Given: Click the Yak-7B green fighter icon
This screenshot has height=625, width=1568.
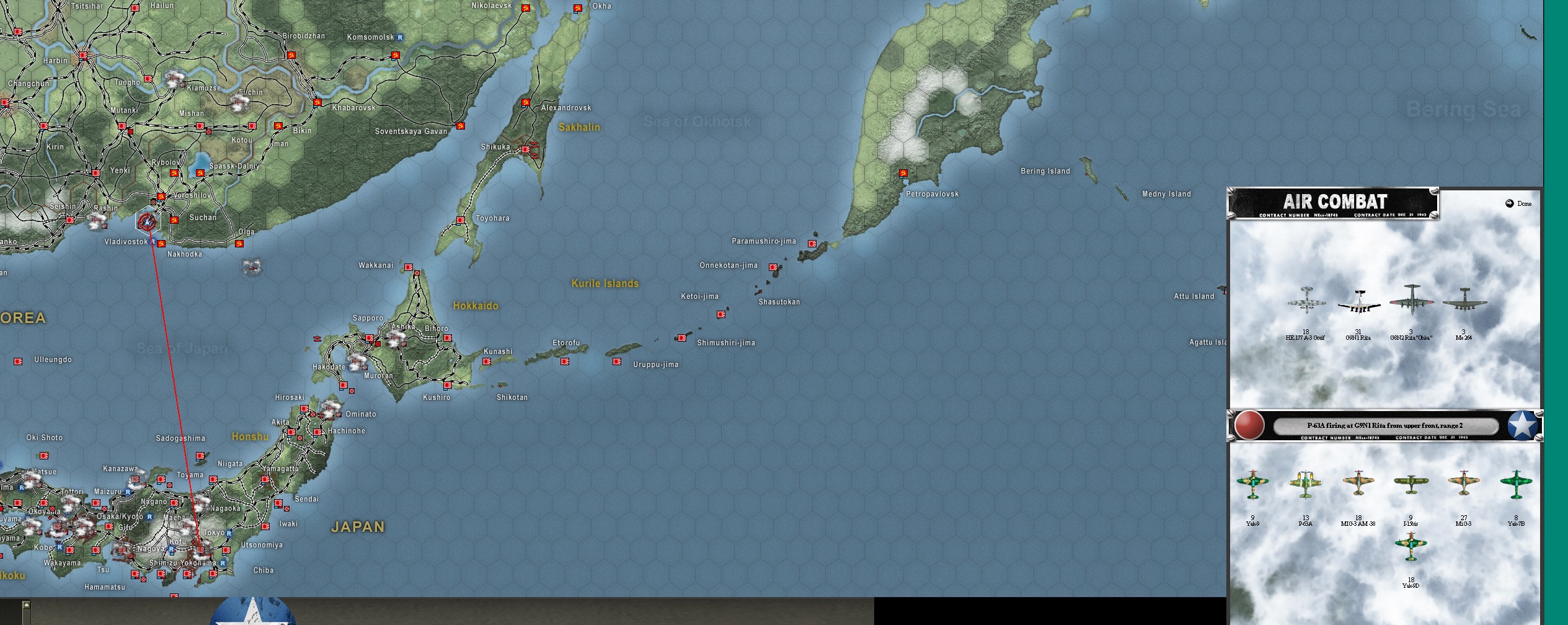Looking at the screenshot, I should coord(1516,484).
